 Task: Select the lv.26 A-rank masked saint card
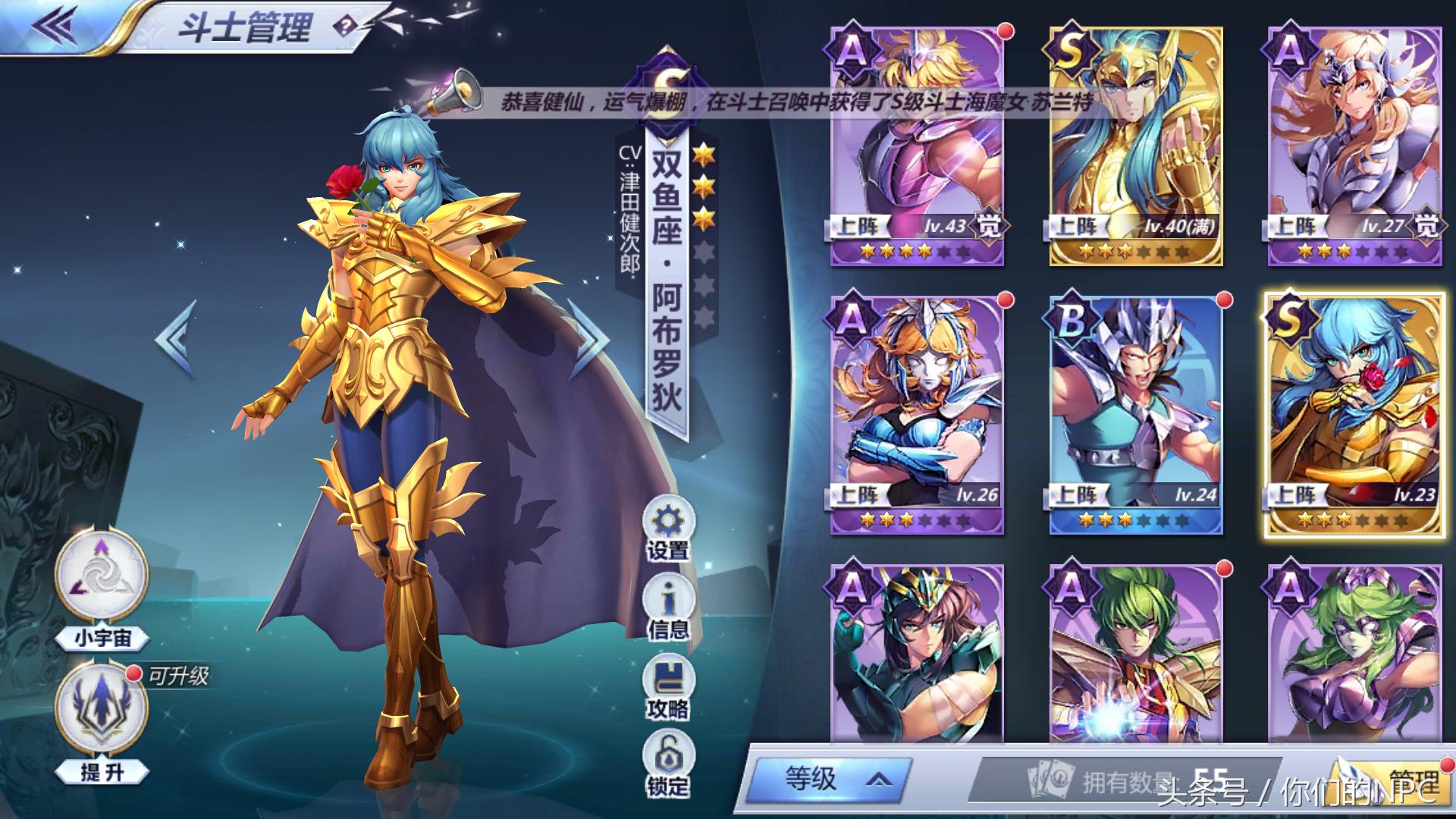[x=918, y=415]
